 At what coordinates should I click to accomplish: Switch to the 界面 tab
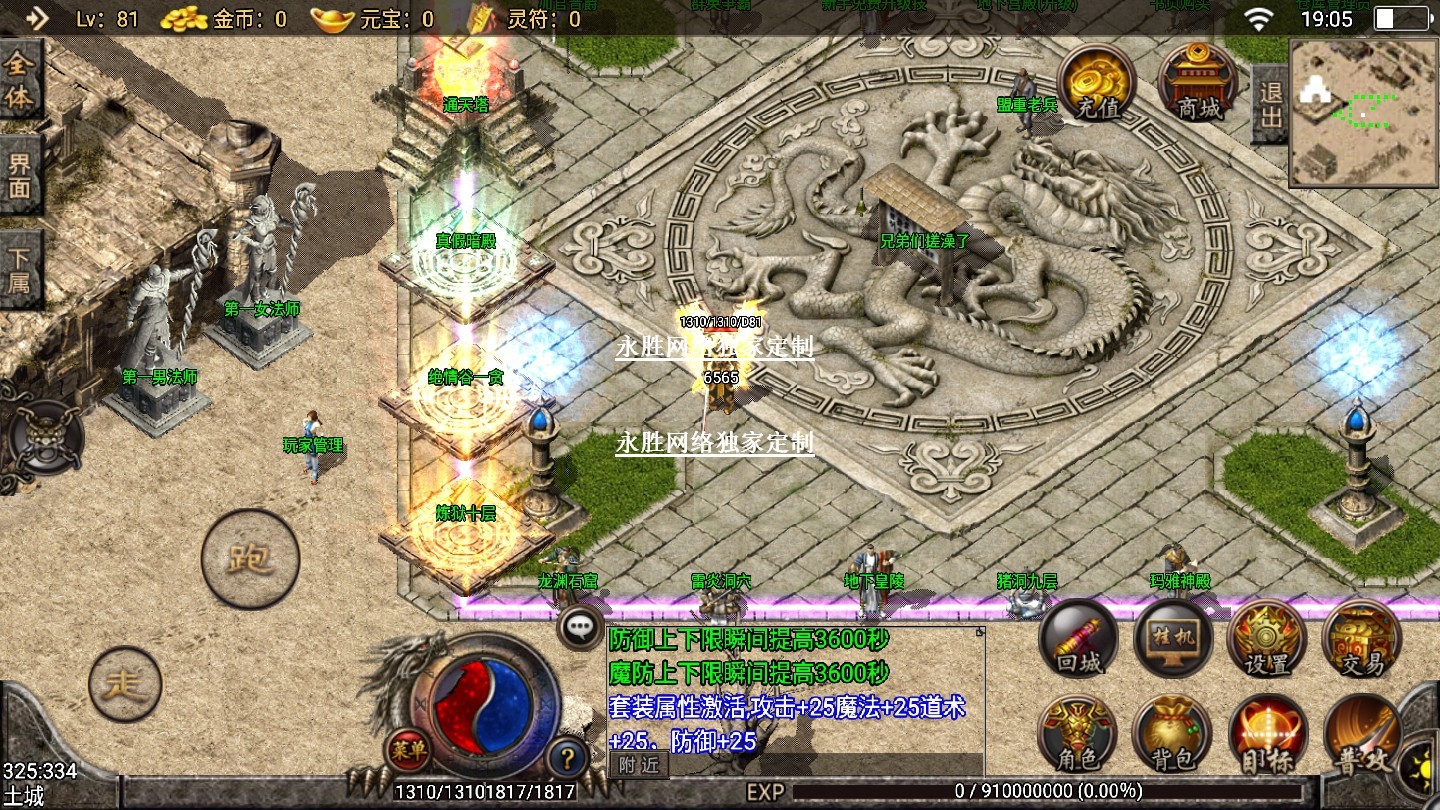coord(20,176)
